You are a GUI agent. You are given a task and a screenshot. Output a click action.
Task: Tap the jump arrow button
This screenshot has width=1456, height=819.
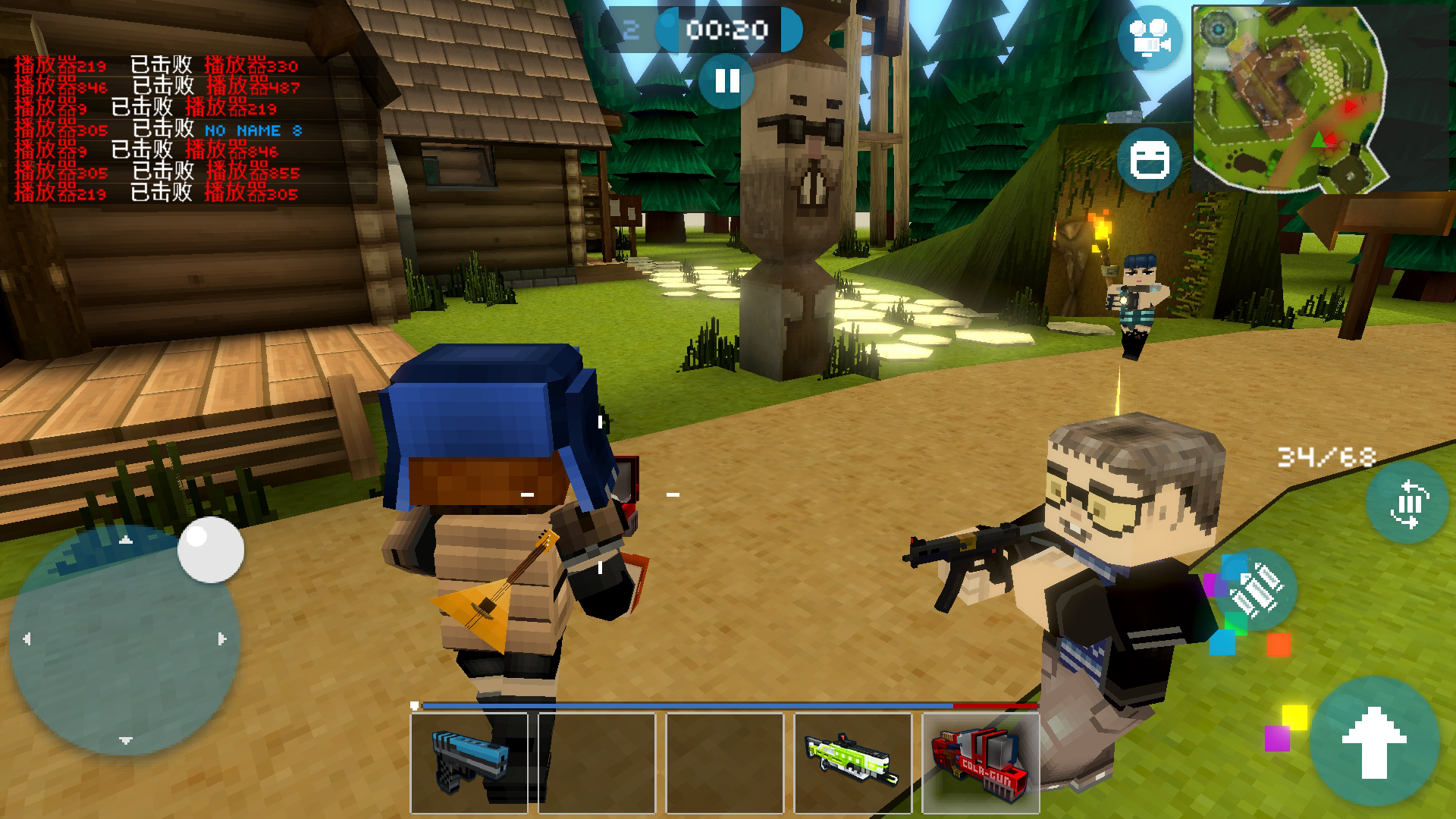click(1374, 742)
